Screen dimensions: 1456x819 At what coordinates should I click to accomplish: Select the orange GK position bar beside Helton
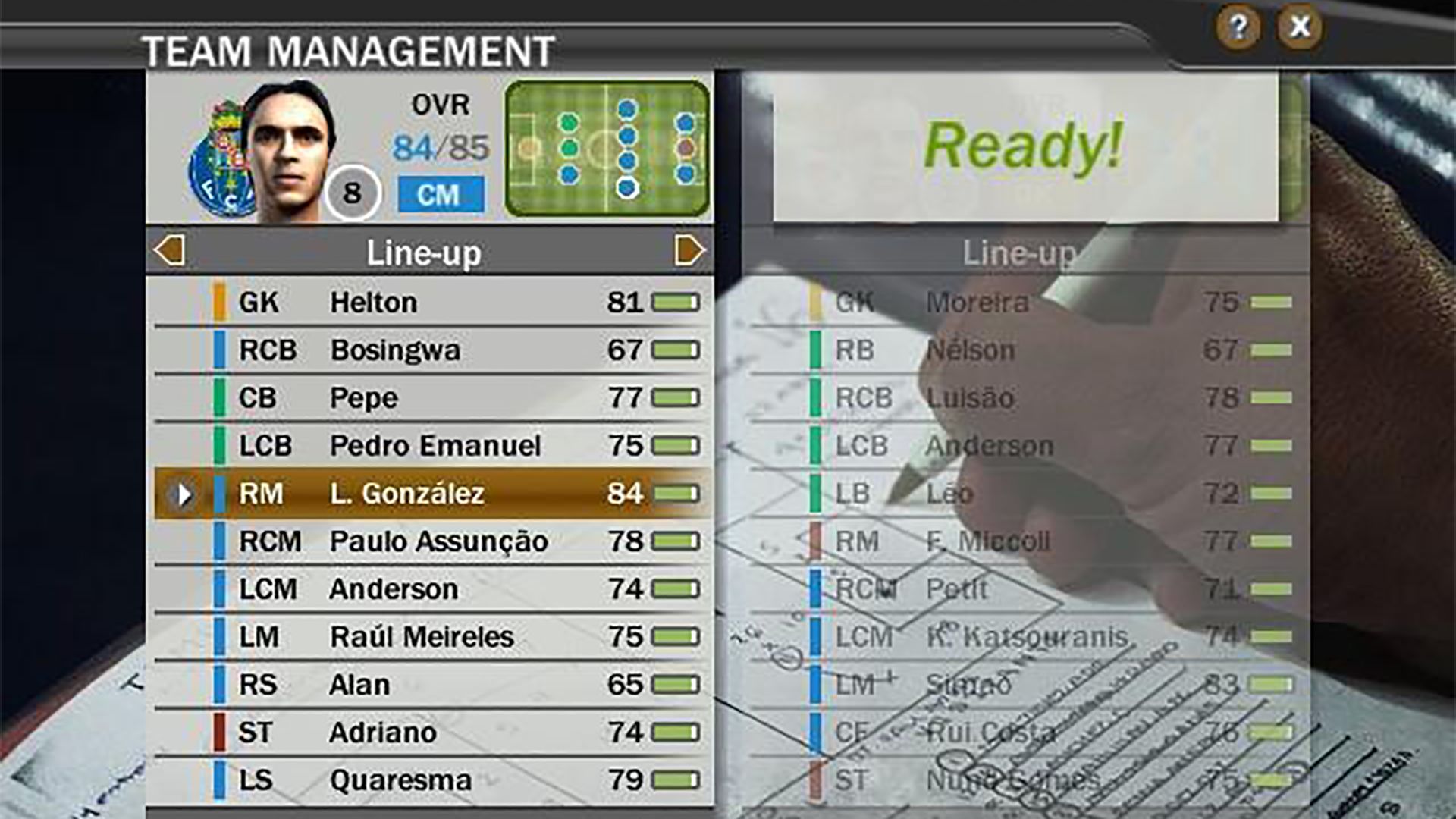point(220,302)
